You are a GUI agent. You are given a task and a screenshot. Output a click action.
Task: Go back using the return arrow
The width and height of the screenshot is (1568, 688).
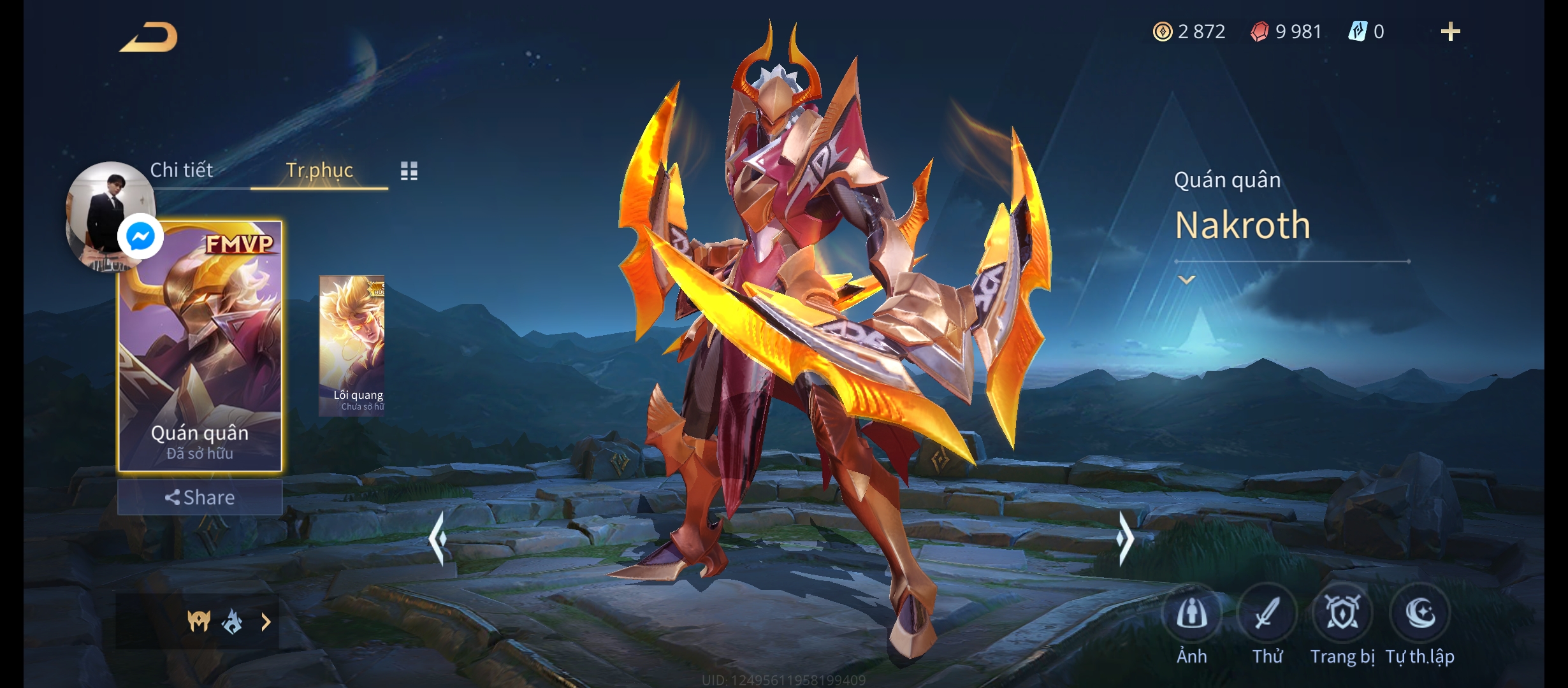click(x=149, y=37)
